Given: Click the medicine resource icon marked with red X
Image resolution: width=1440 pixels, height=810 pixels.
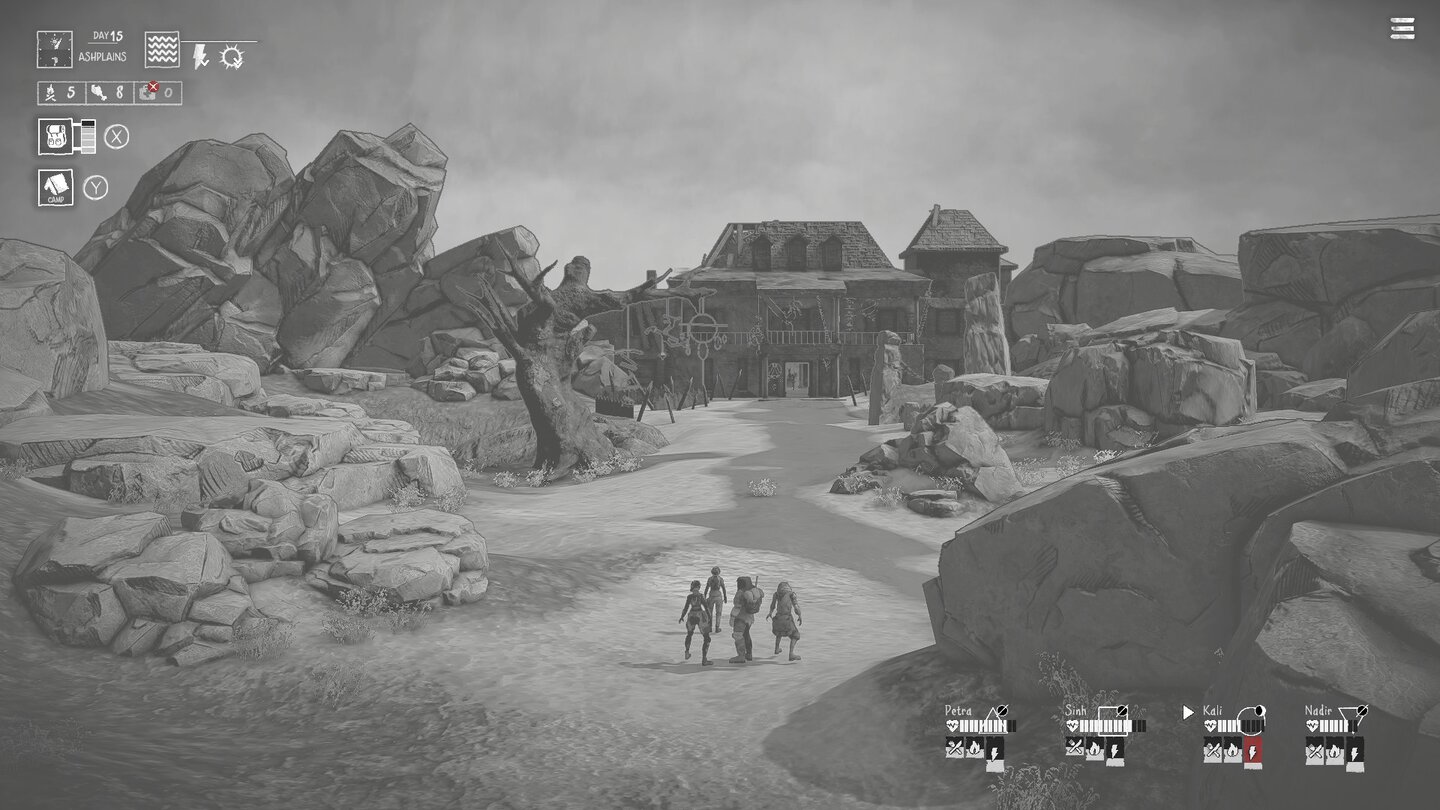Looking at the screenshot, I should (x=149, y=90).
